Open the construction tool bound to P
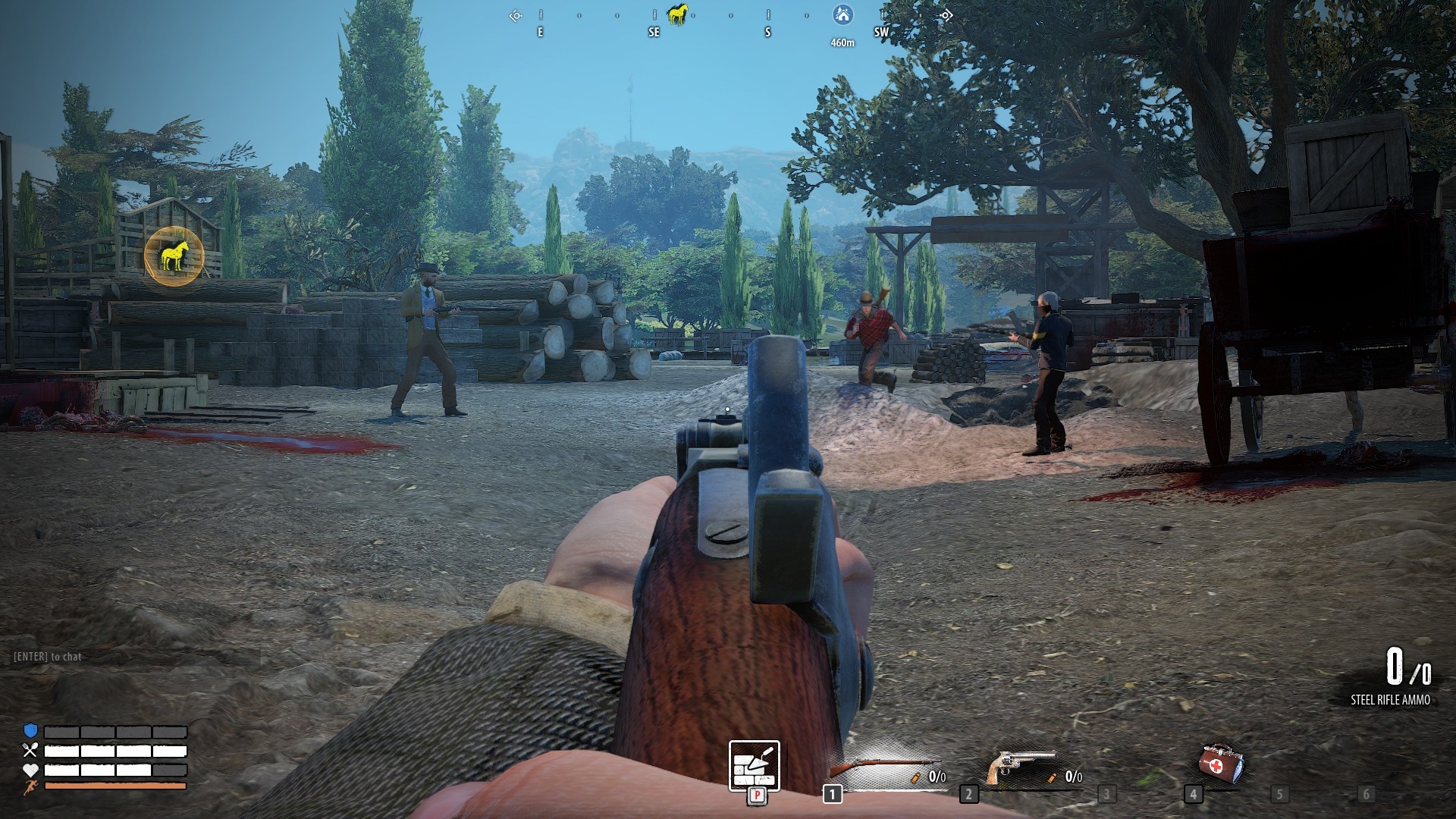 (755, 766)
